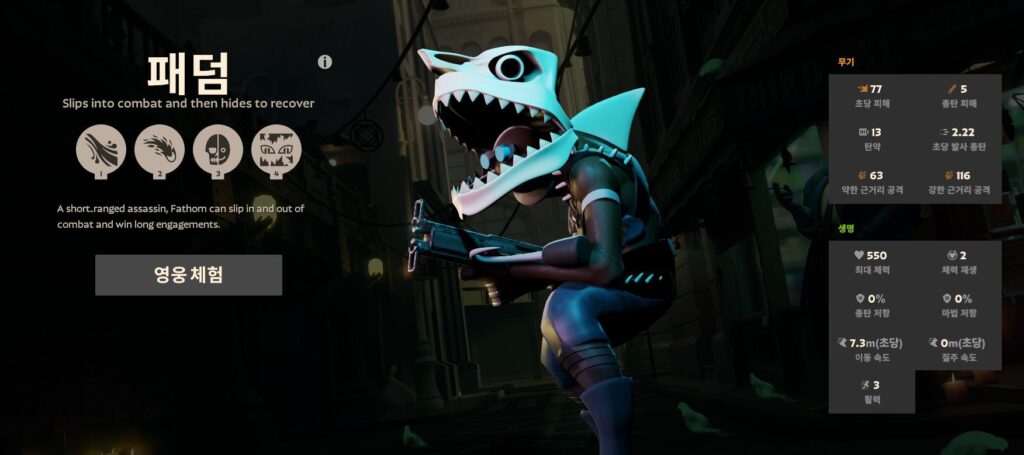Choose the second ability icon showing a fiery dash

click(x=159, y=149)
